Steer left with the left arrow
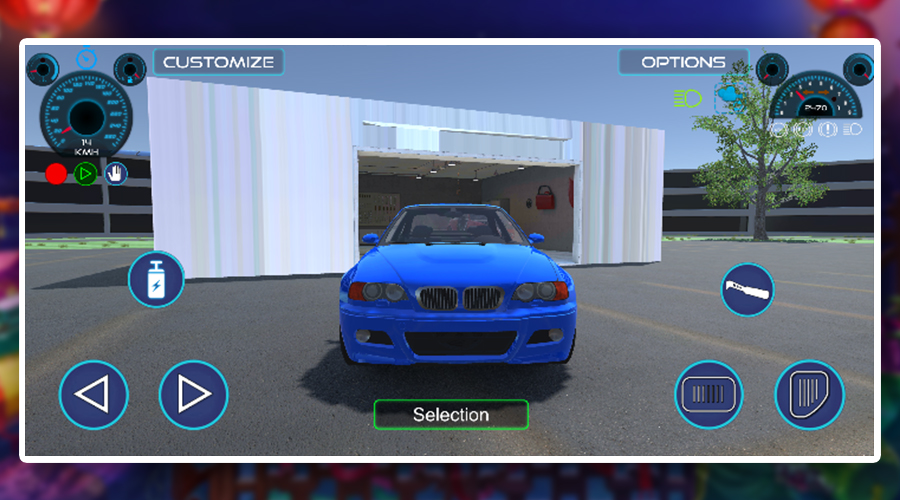900x500 pixels. [x=94, y=395]
